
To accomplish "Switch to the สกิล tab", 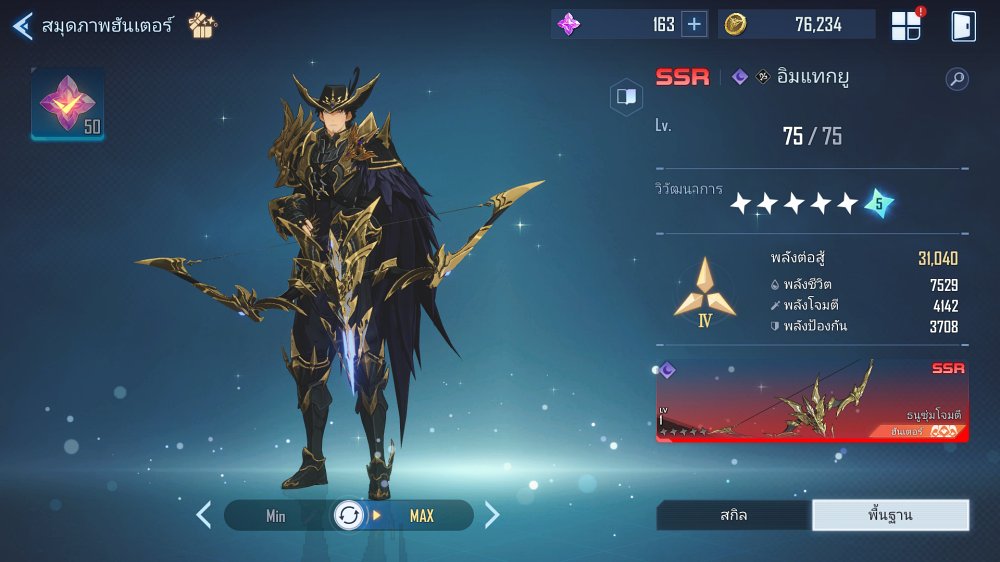I will pos(733,515).
